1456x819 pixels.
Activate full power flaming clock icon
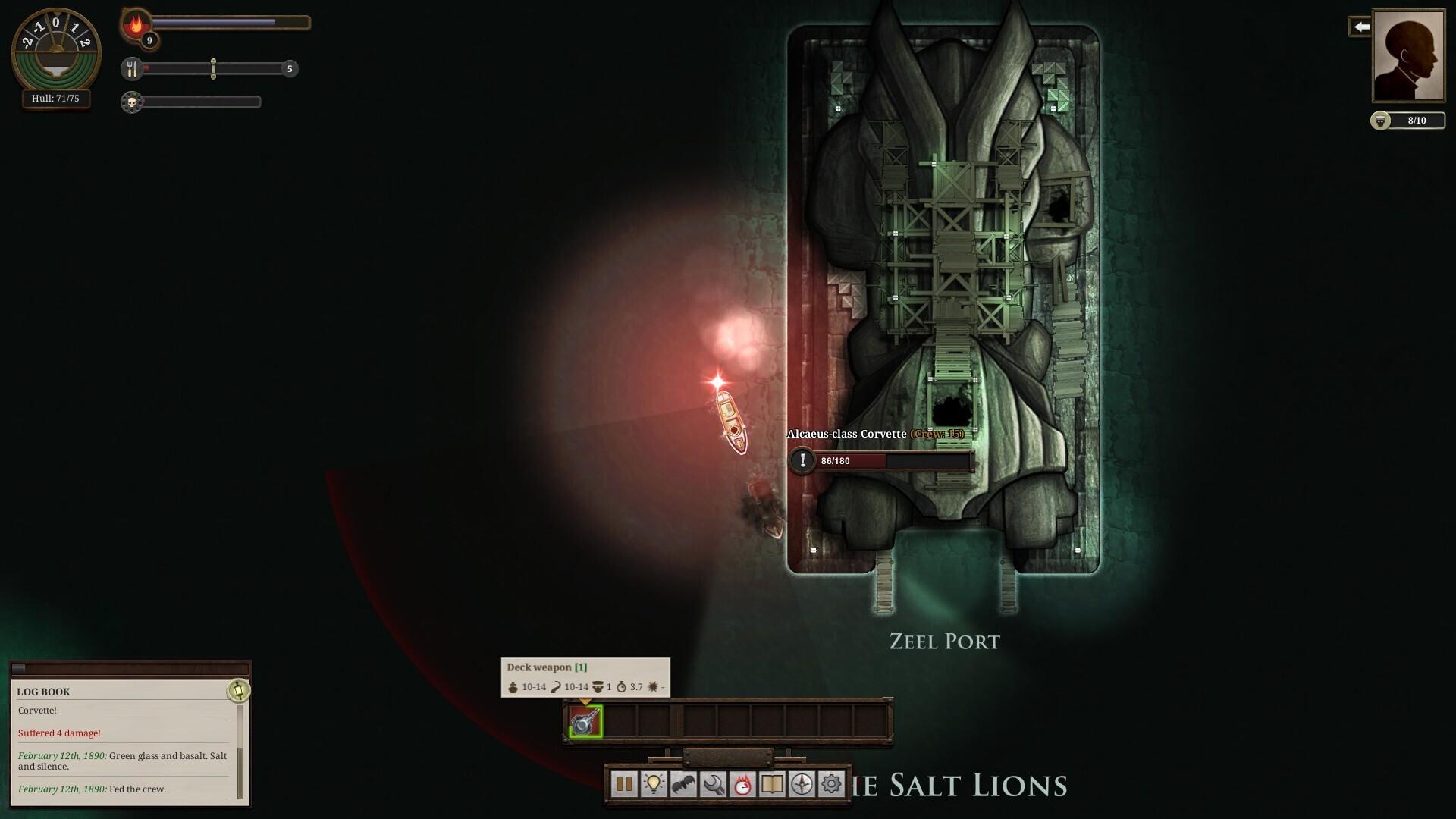[742, 784]
